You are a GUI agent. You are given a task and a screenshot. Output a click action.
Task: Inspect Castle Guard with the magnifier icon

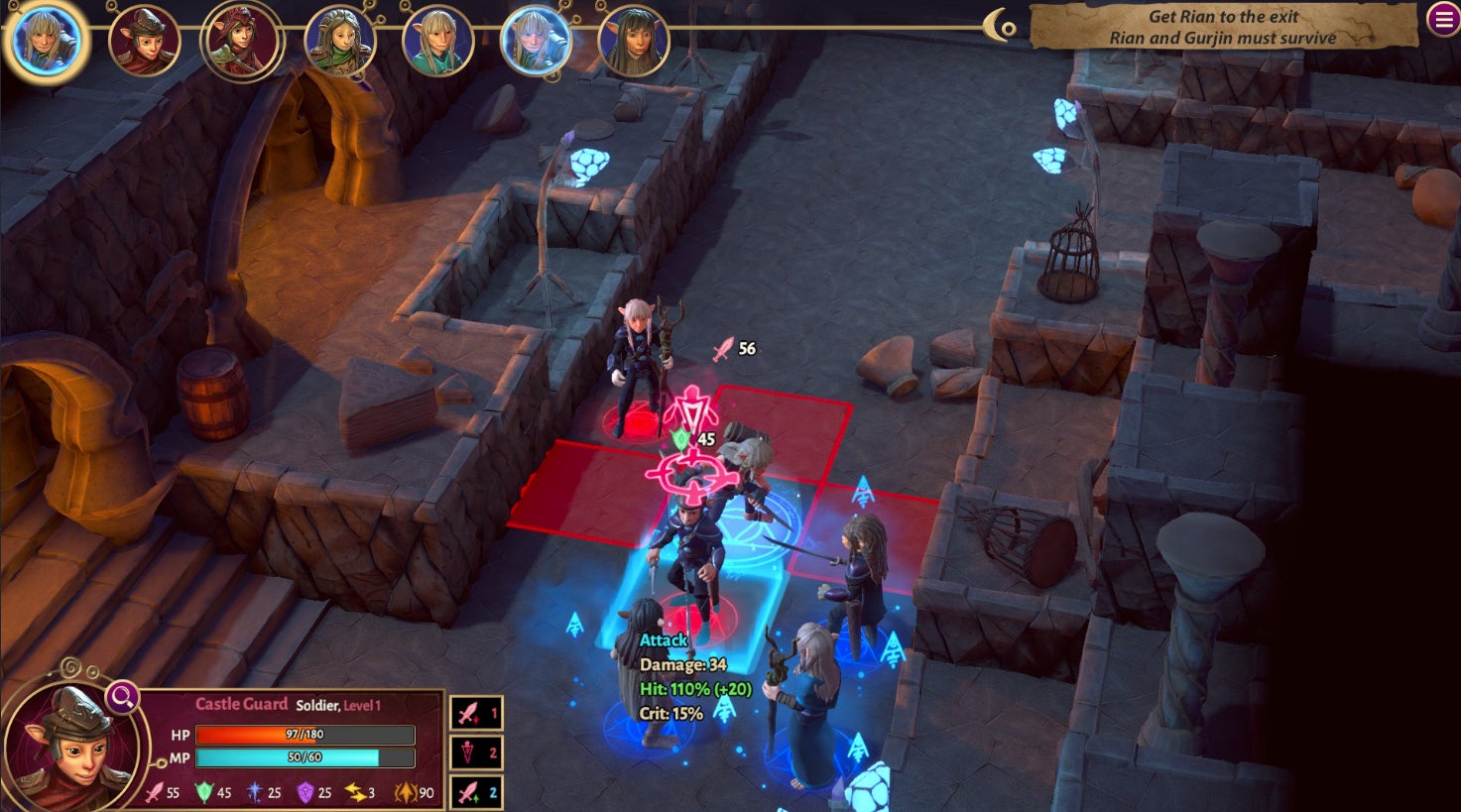point(122,697)
